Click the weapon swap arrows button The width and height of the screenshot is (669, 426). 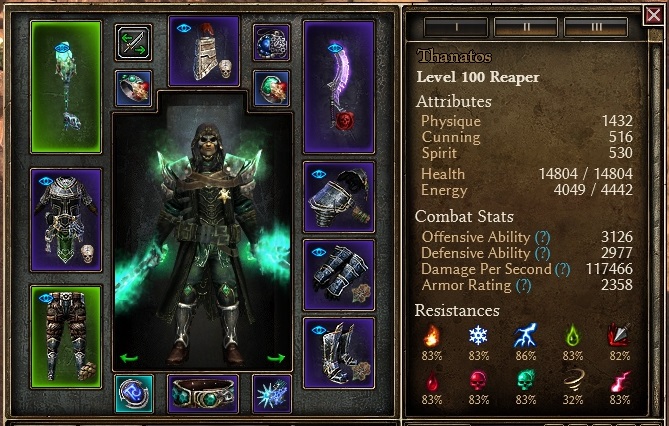pyautogui.click(x=133, y=43)
